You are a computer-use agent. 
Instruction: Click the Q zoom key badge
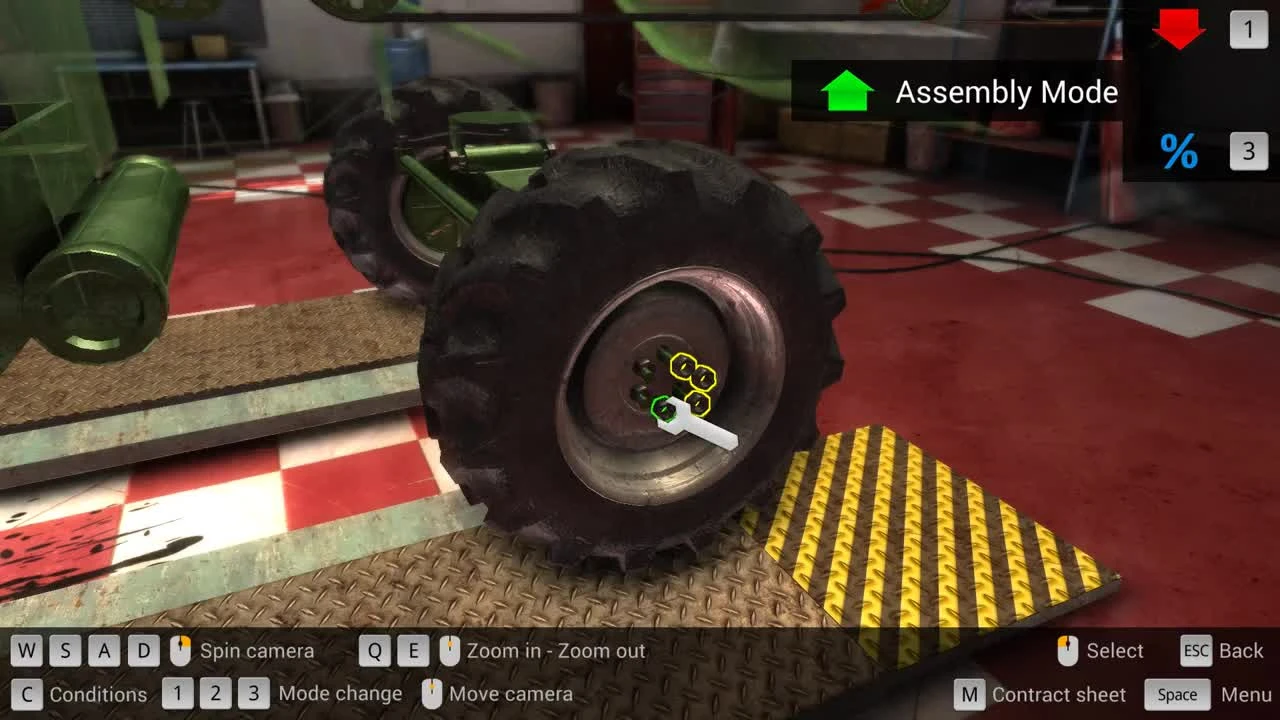[376, 650]
